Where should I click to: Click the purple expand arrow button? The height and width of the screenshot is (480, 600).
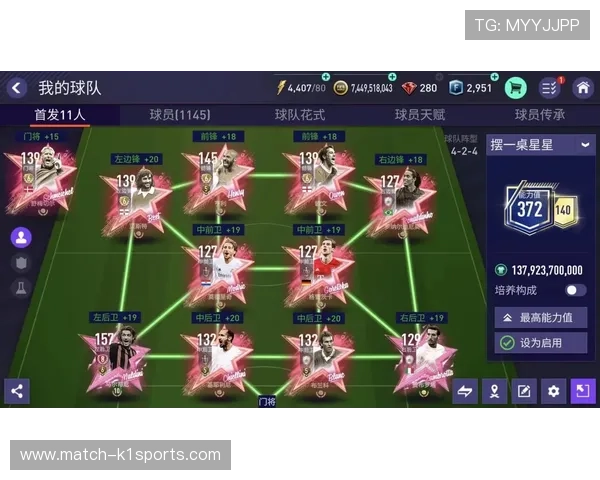point(582,391)
